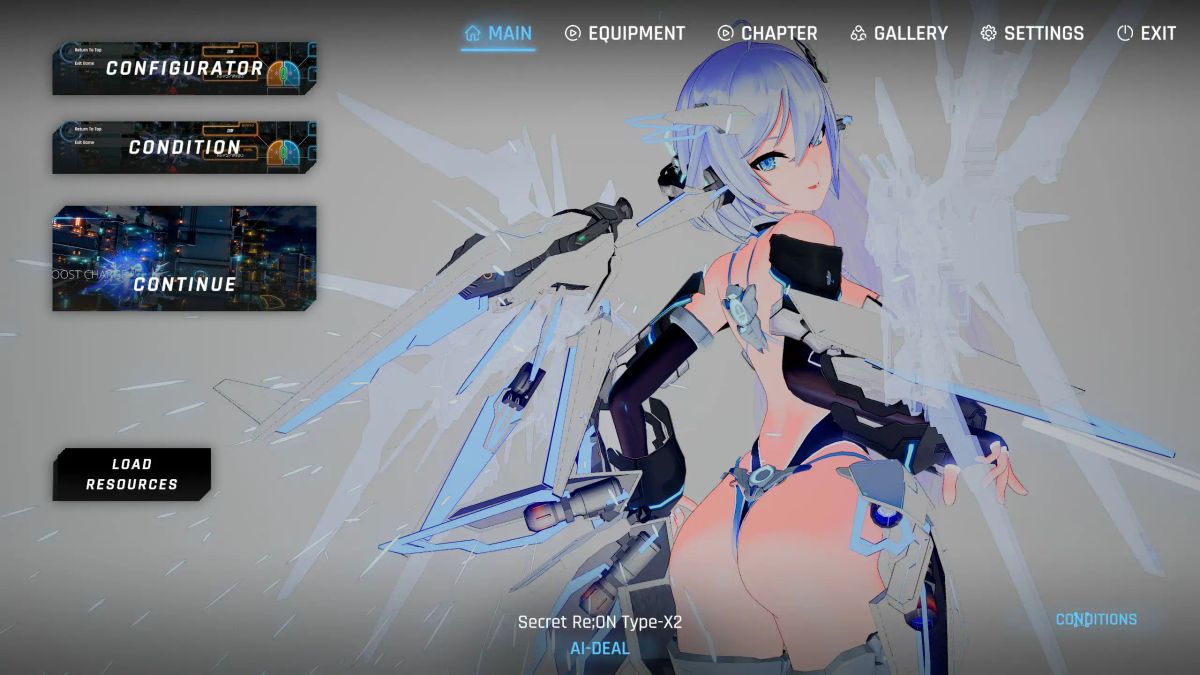Open the Settings tab
The width and height of the screenshot is (1200, 675).
point(1031,34)
